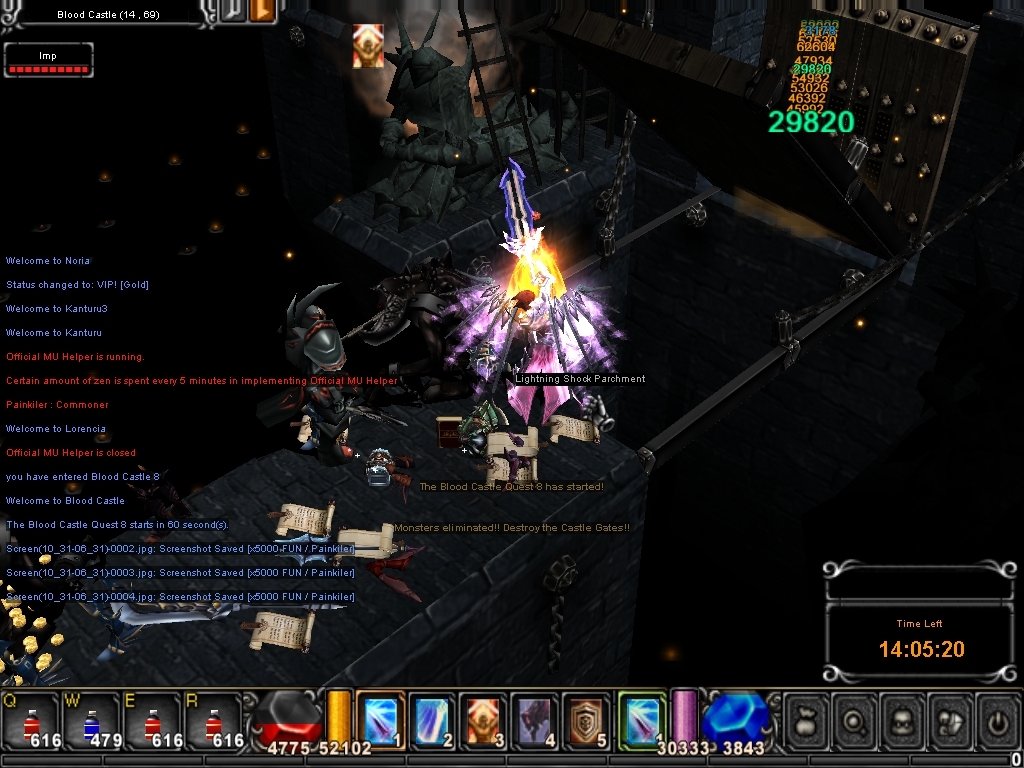Viewport: 1024px width, 768px height.
Task: Start MU Helper with the orange play button
Action: (264, 13)
